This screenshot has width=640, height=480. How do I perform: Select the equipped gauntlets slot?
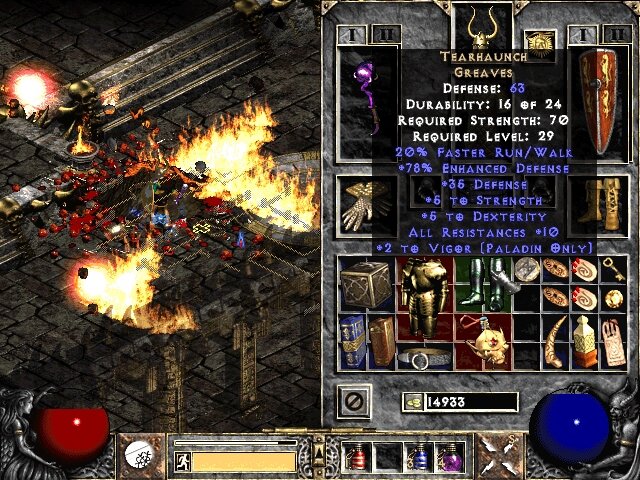pyautogui.click(x=362, y=205)
